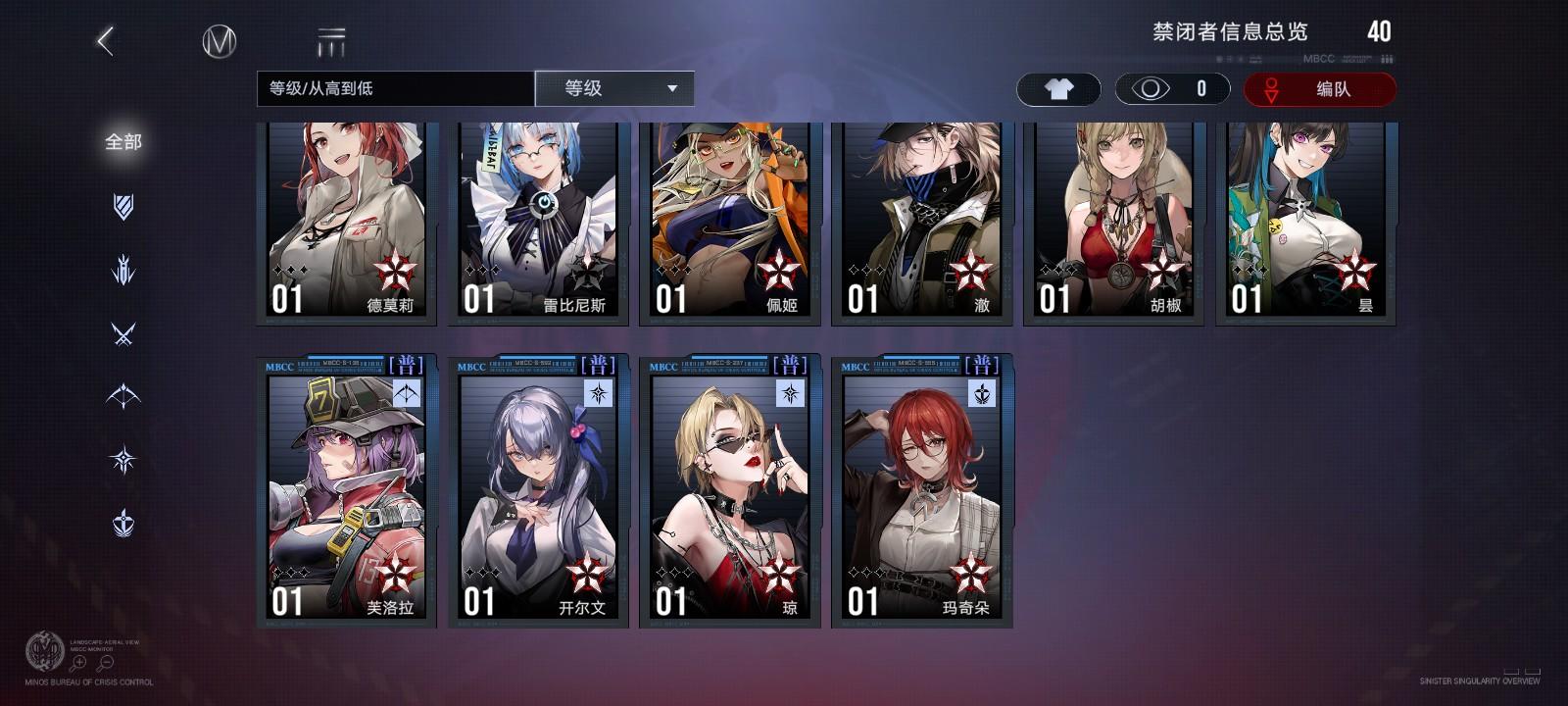Open the 禁闭者信息总览 header title
Viewport: 1568px width, 706px height.
click(x=1230, y=31)
